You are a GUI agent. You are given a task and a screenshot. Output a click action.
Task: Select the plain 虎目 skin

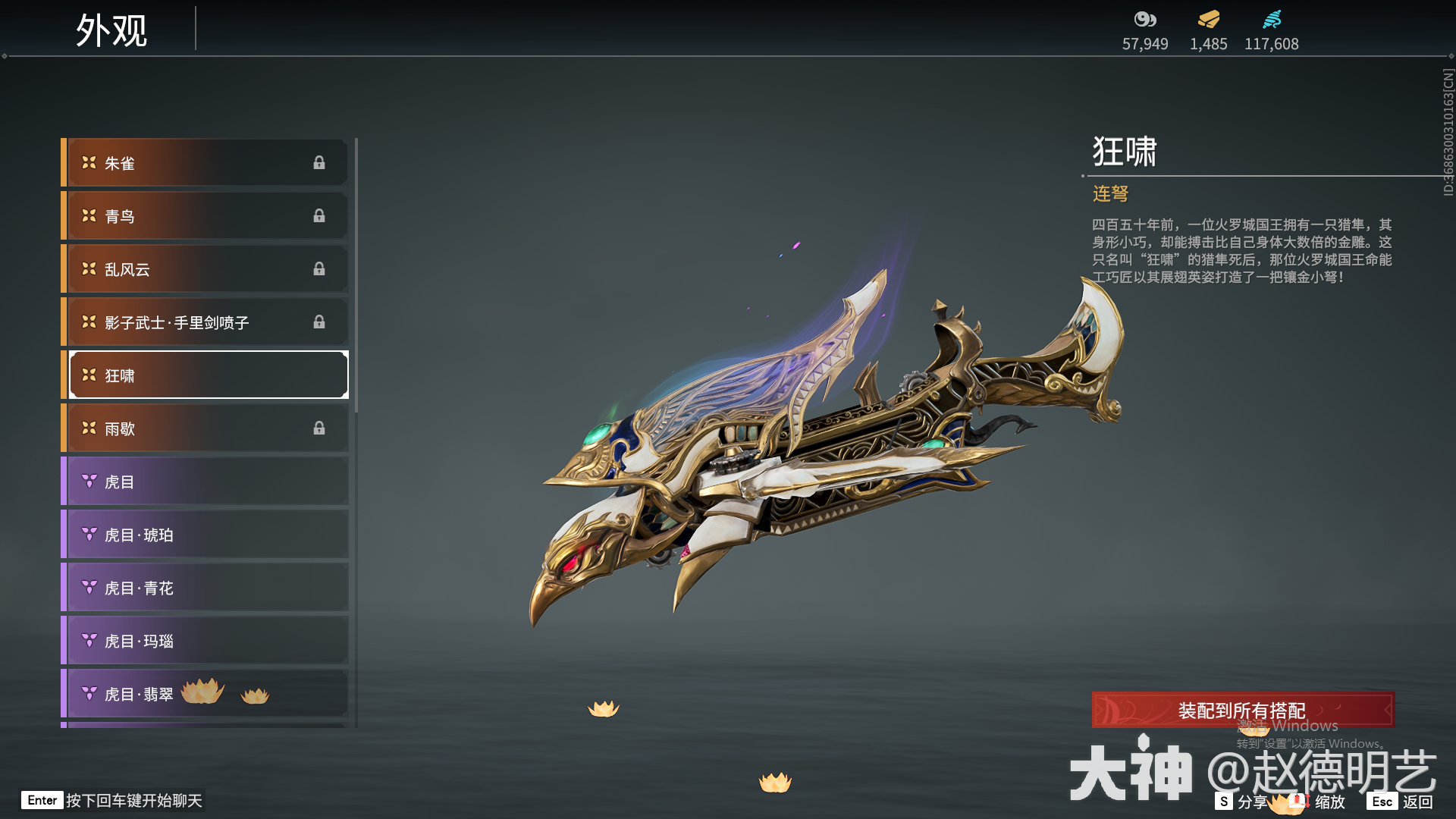pyautogui.click(x=206, y=482)
